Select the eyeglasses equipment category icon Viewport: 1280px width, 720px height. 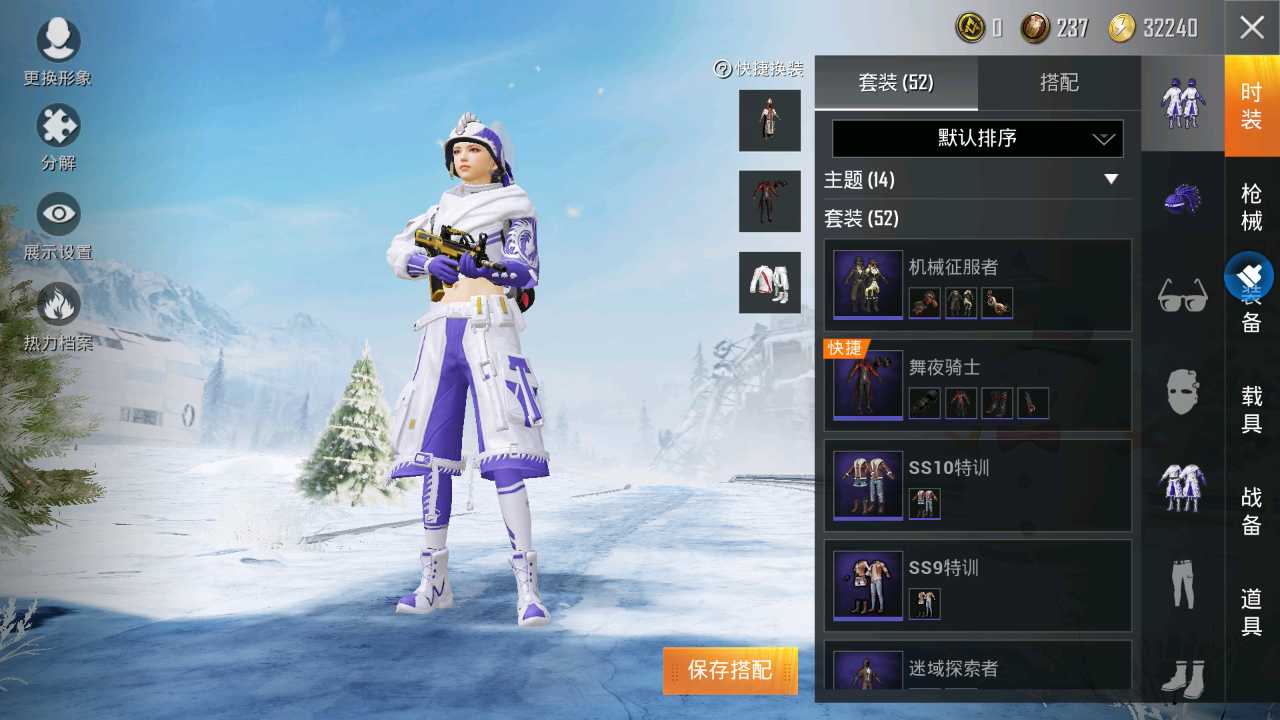1183,290
